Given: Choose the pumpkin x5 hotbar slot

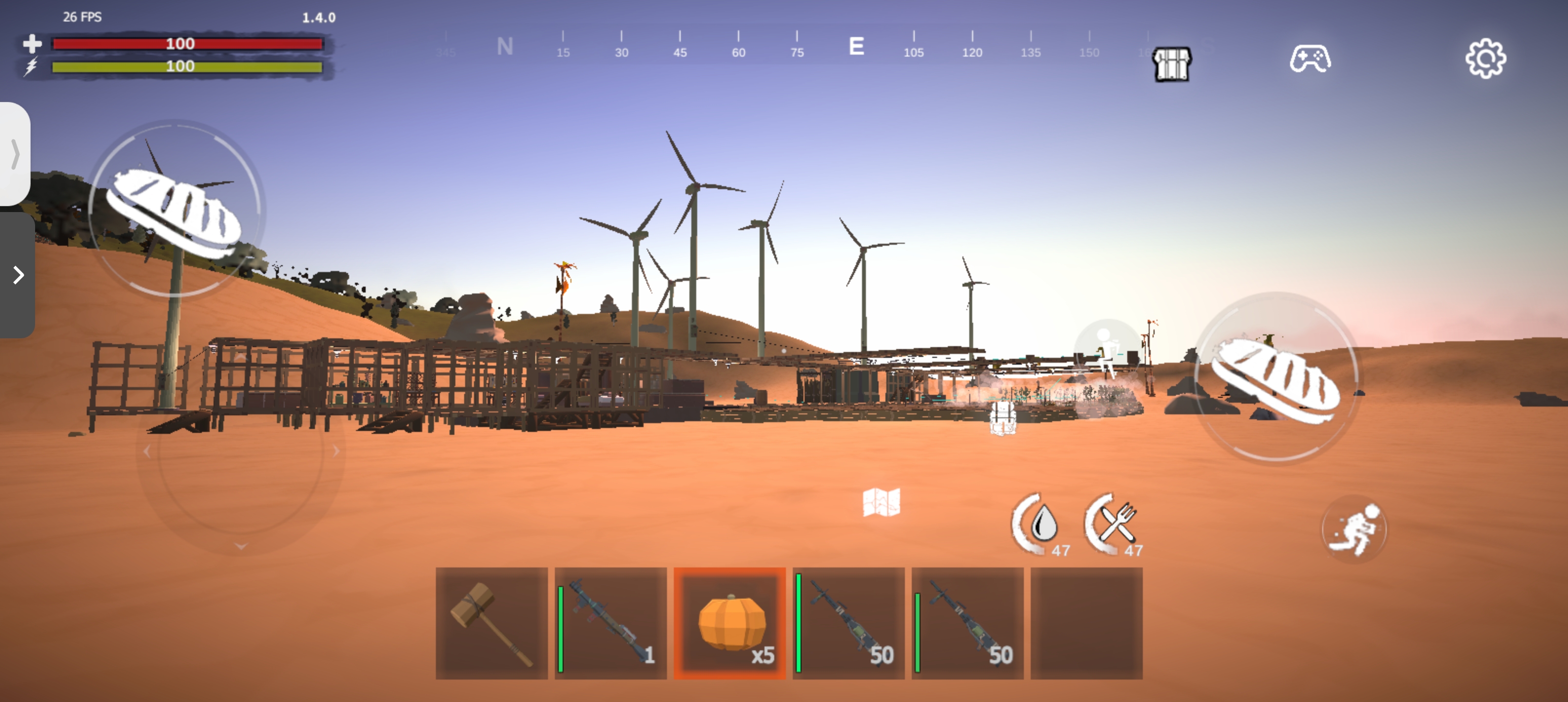Looking at the screenshot, I should point(729,623).
